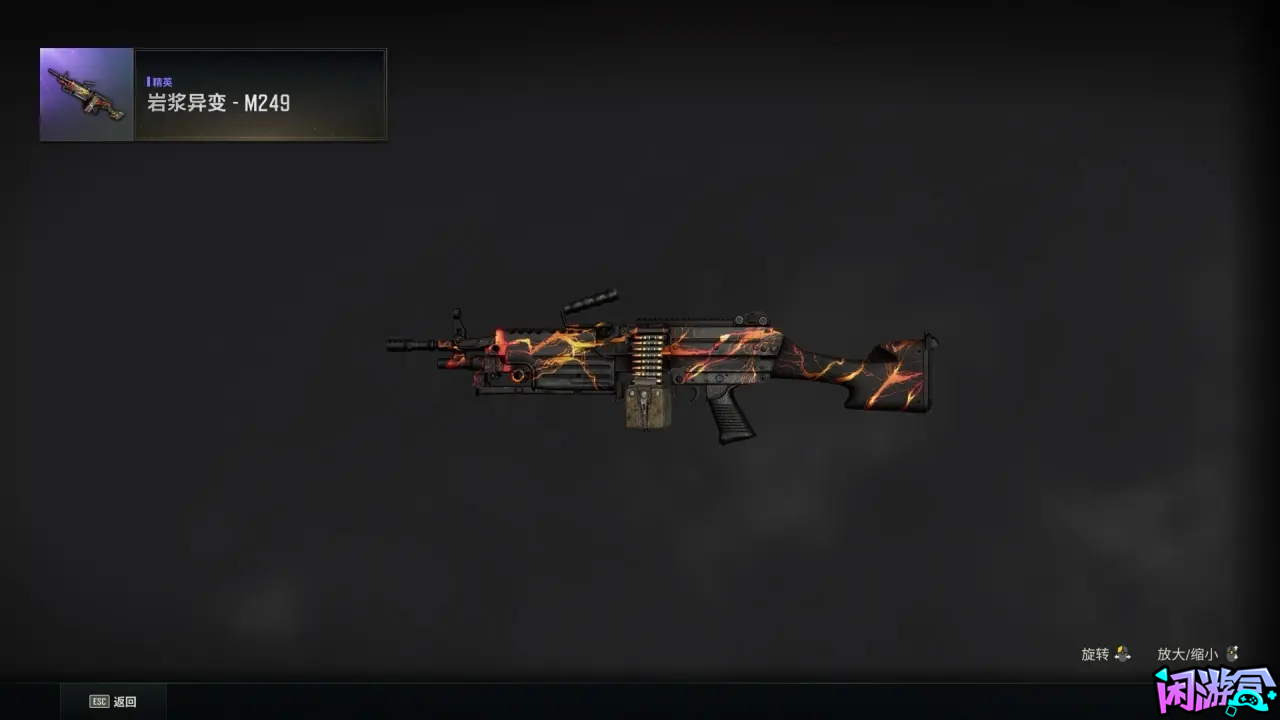Select the M249 skin thumbnail
Image resolution: width=1280 pixels, height=720 pixels.
click(x=87, y=95)
